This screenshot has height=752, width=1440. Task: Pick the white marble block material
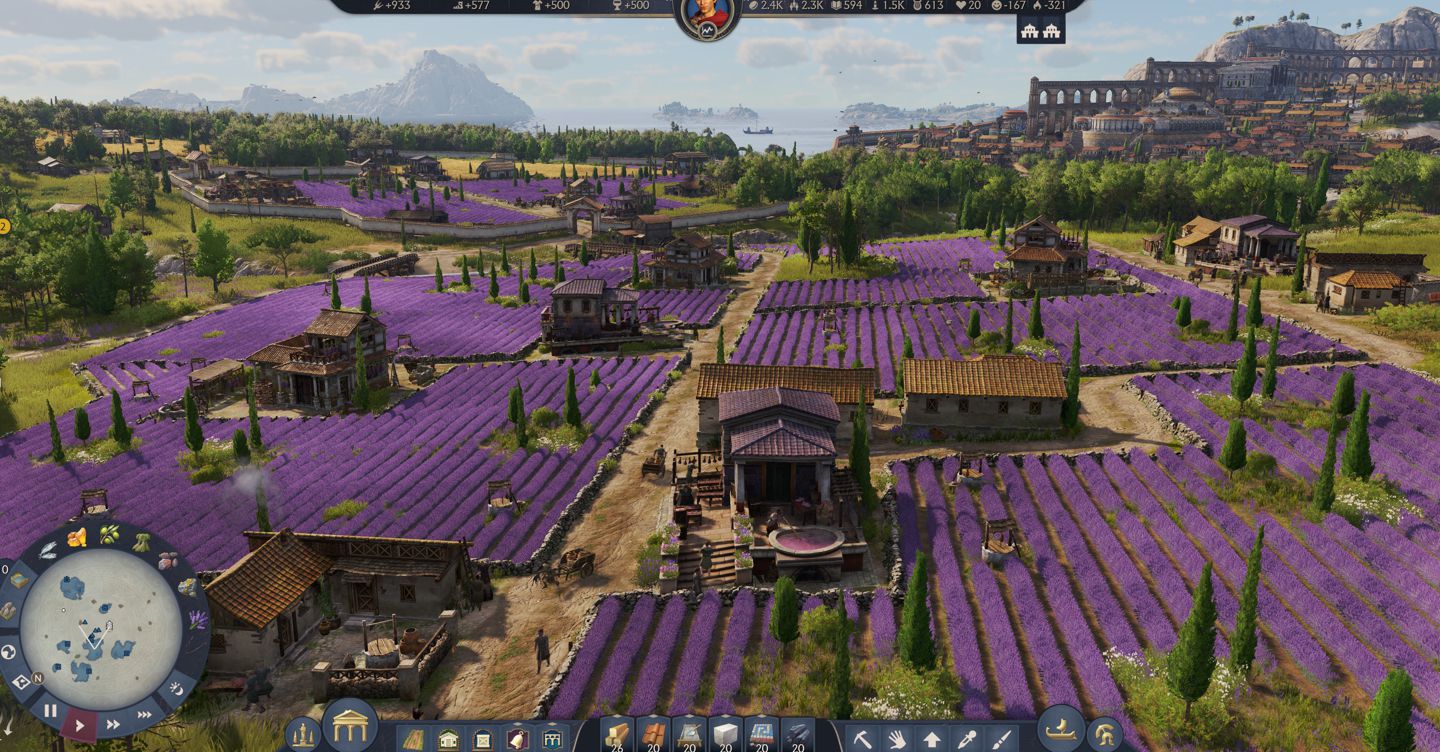pos(725,734)
